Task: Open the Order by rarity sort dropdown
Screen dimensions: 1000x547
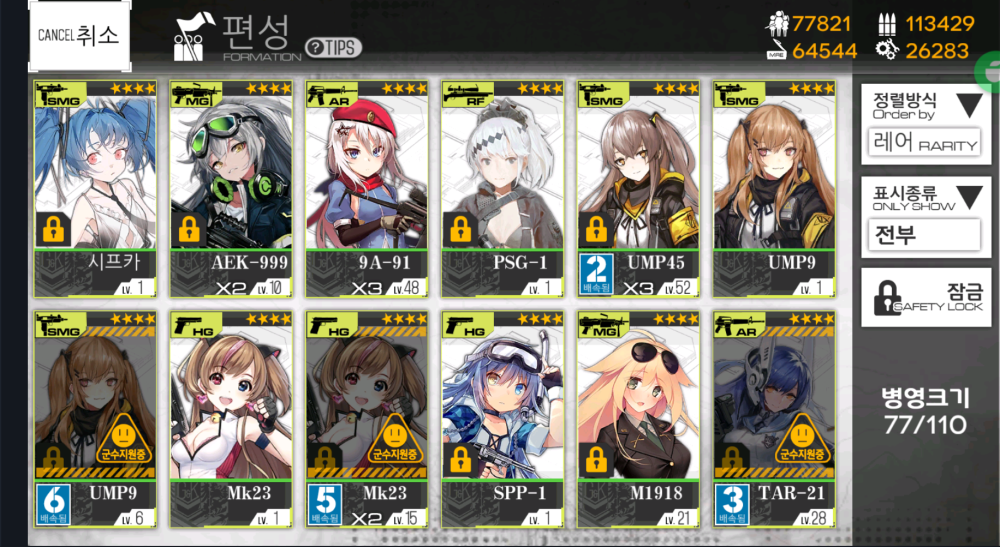Action: click(x=921, y=124)
